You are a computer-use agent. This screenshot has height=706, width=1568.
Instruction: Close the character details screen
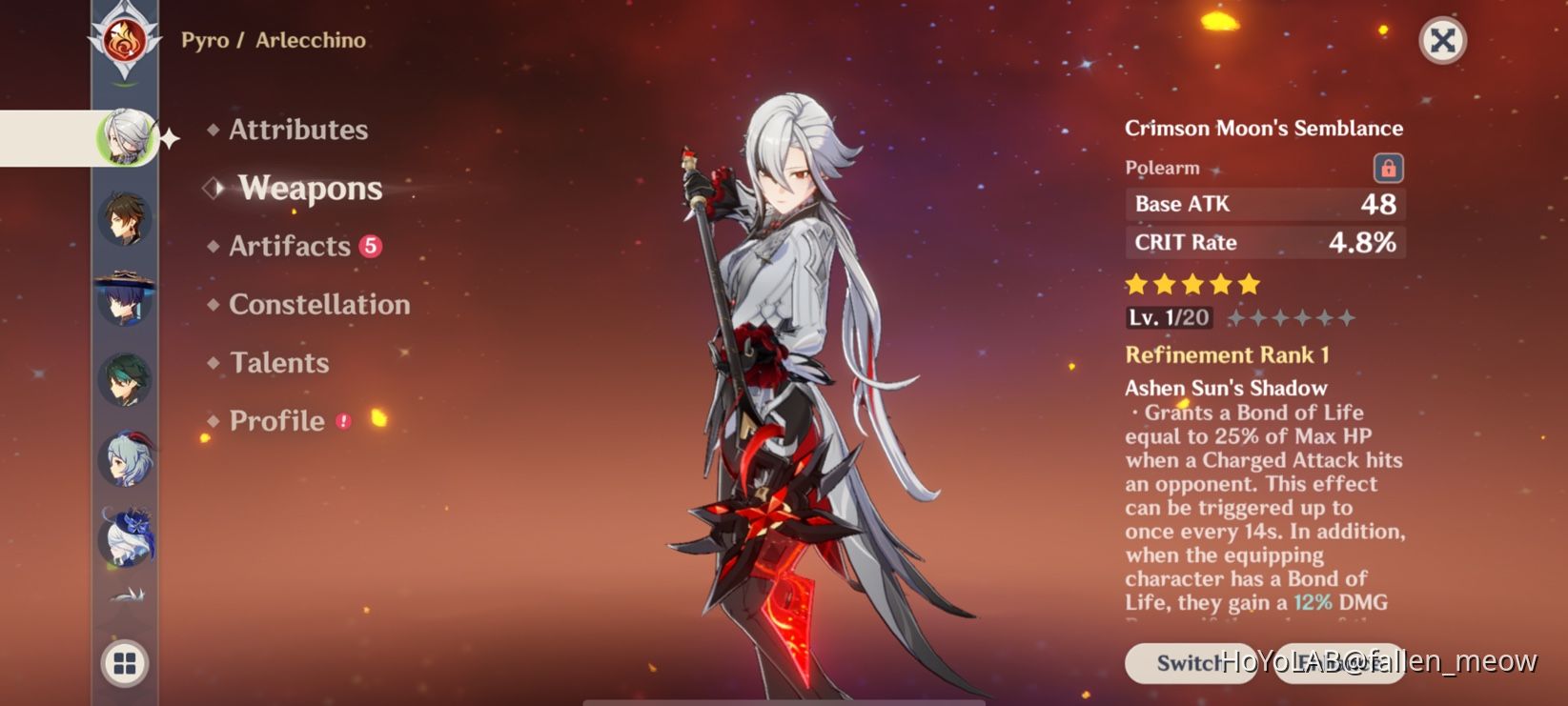click(1442, 41)
